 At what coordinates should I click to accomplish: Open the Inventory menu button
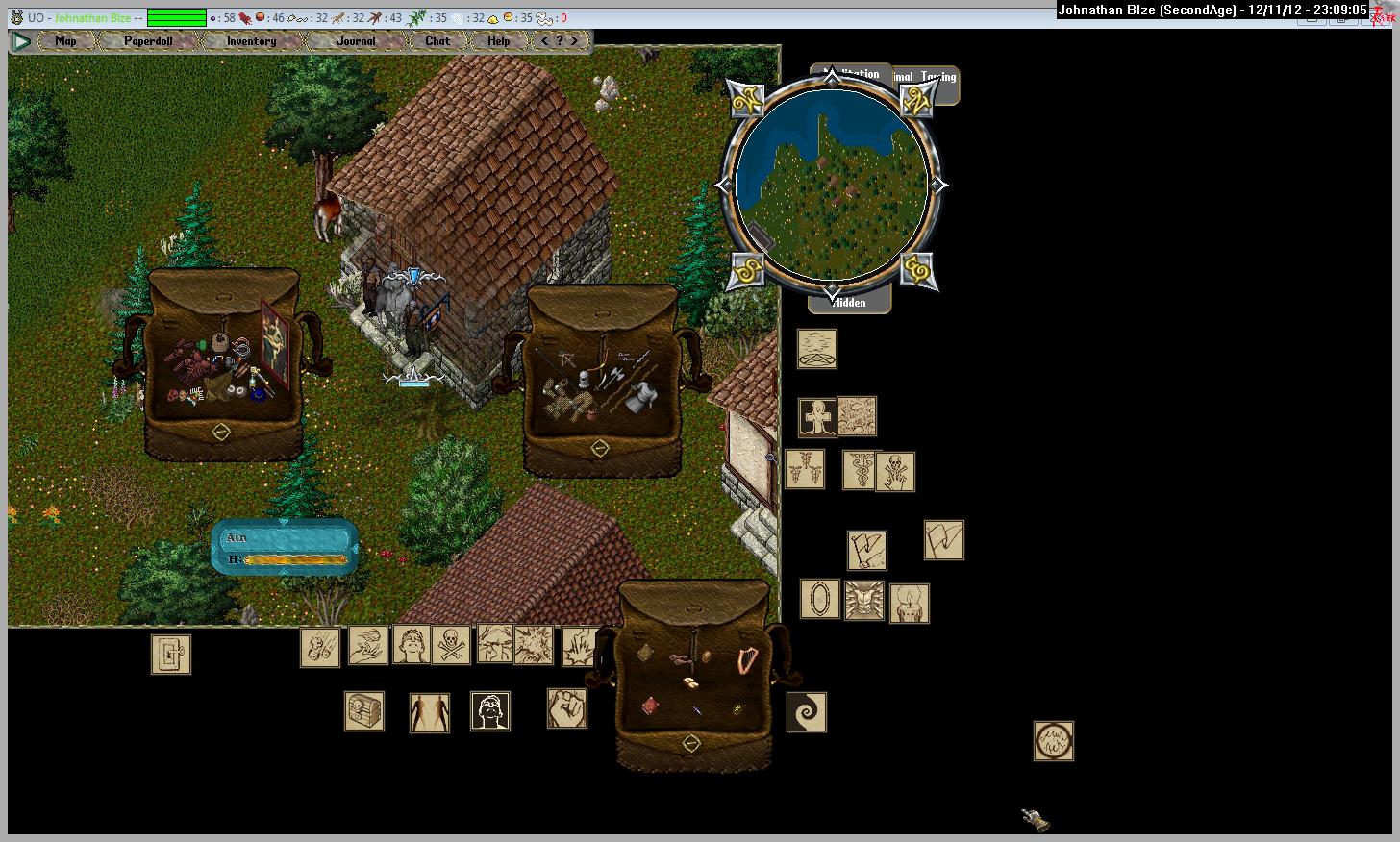point(251,41)
